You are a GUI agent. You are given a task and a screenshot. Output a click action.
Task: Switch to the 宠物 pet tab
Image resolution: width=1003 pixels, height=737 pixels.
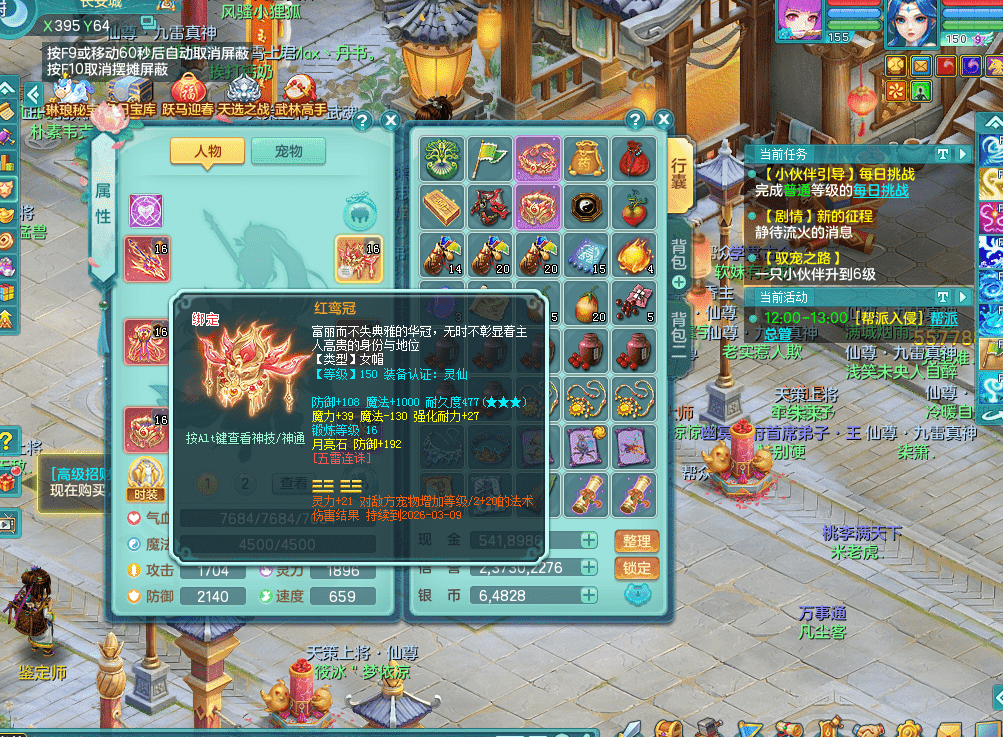(x=288, y=152)
